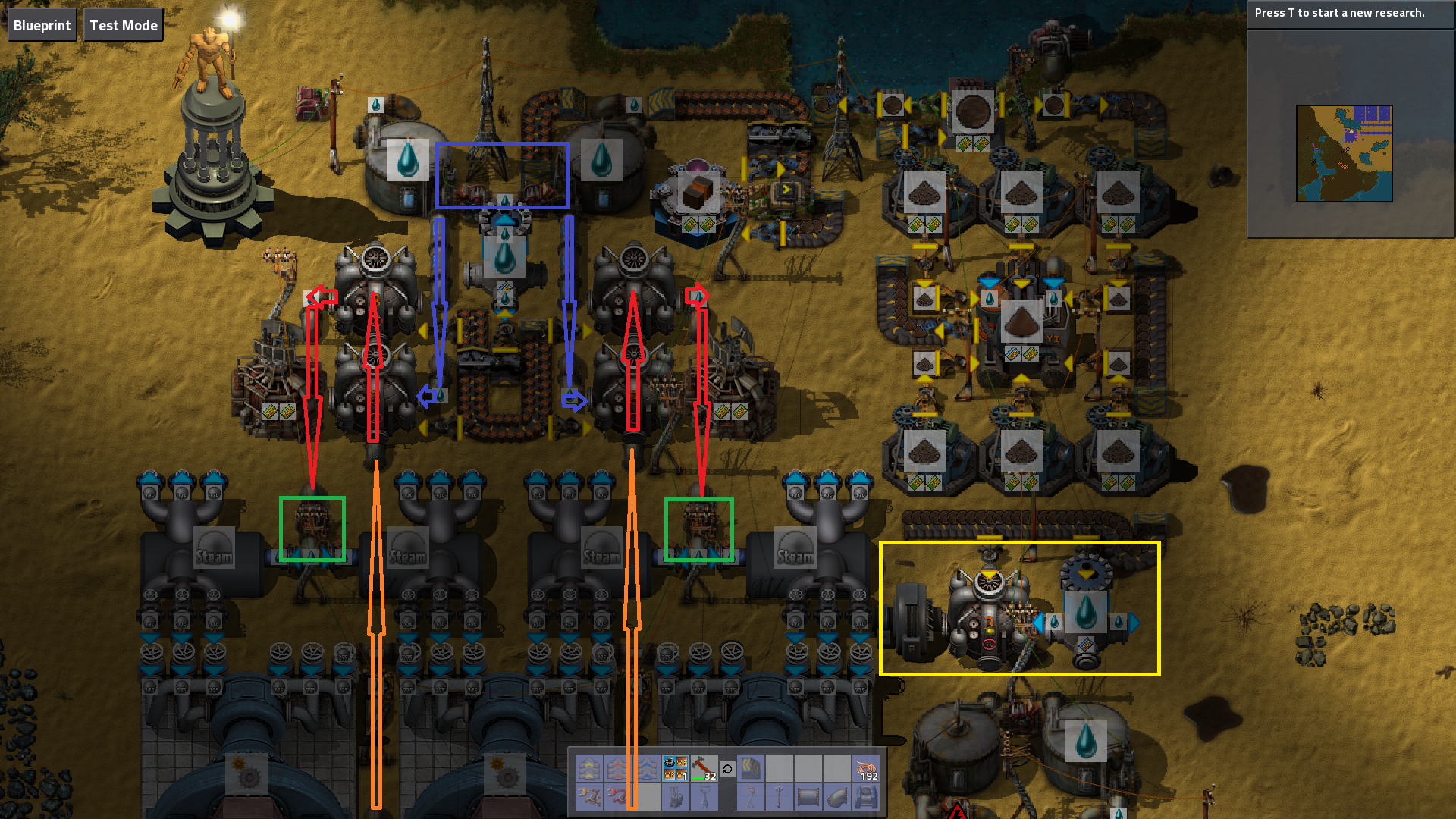Viewport: 1456px width, 819px height.
Task: Select the straight pipe segment slot
Action: pyautogui.click(x=808, y=797)
